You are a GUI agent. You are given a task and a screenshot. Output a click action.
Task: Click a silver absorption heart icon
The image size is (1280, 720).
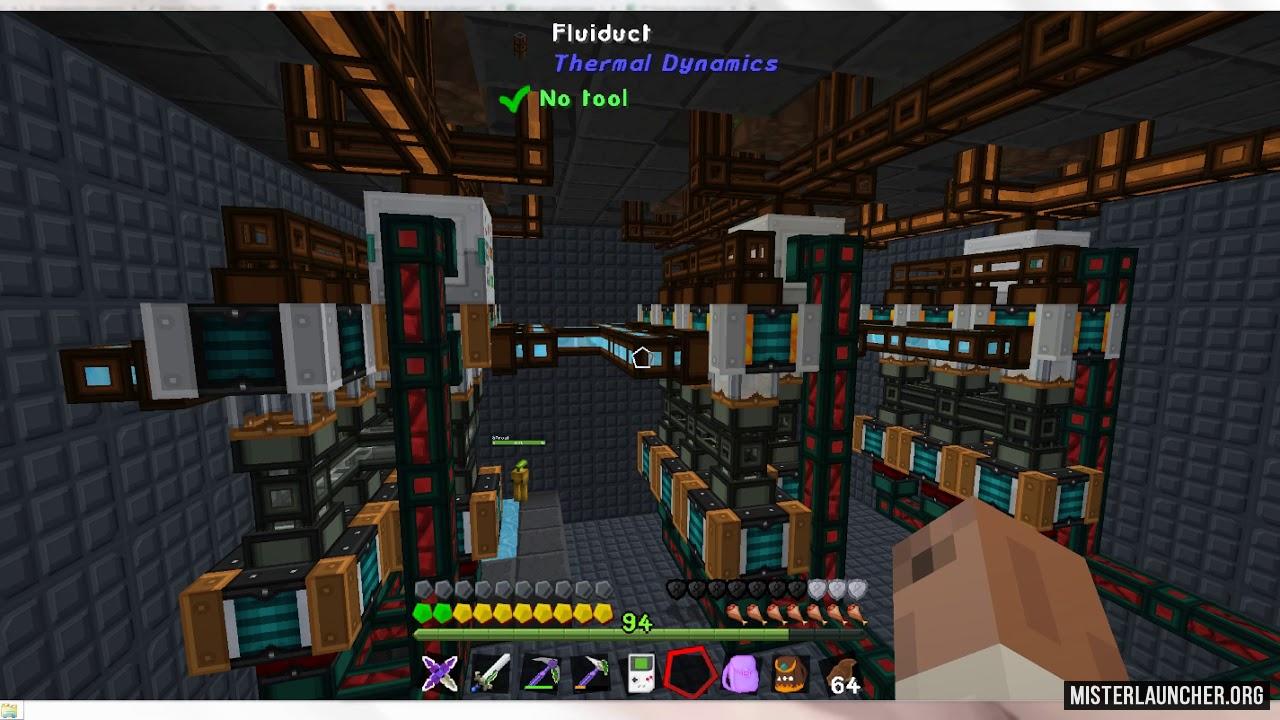[x=837, y=589]
